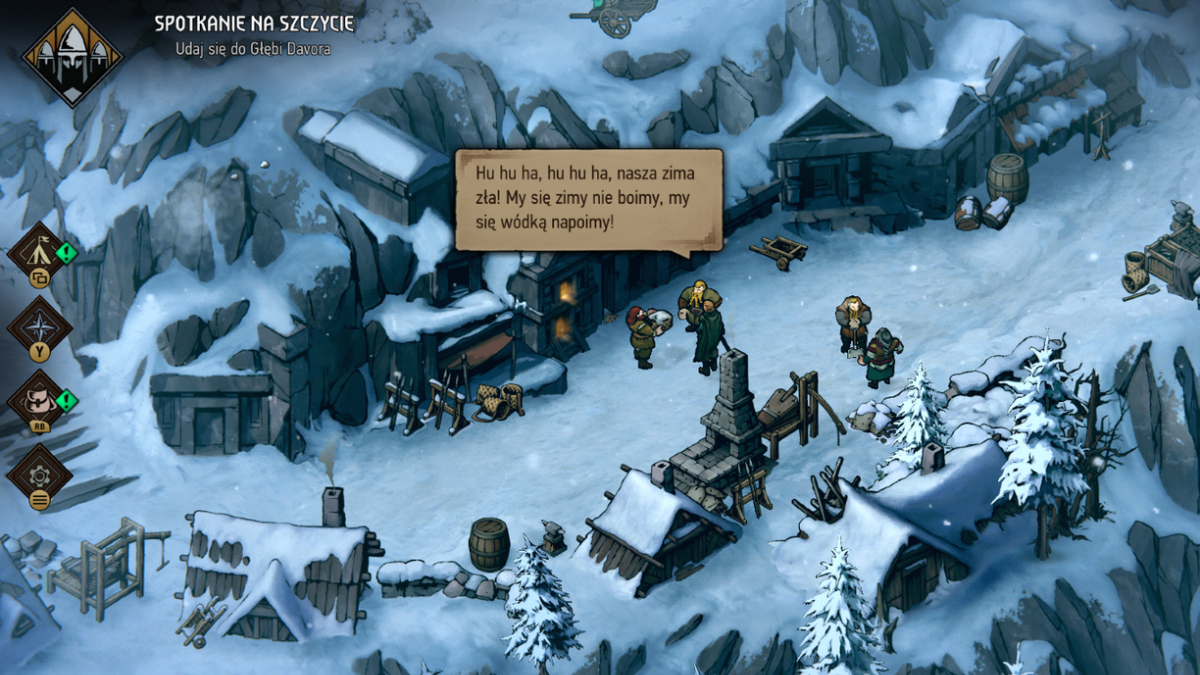
Task: Click the Spotkanie na szczycie quest emblem
Action: point(71,57)
